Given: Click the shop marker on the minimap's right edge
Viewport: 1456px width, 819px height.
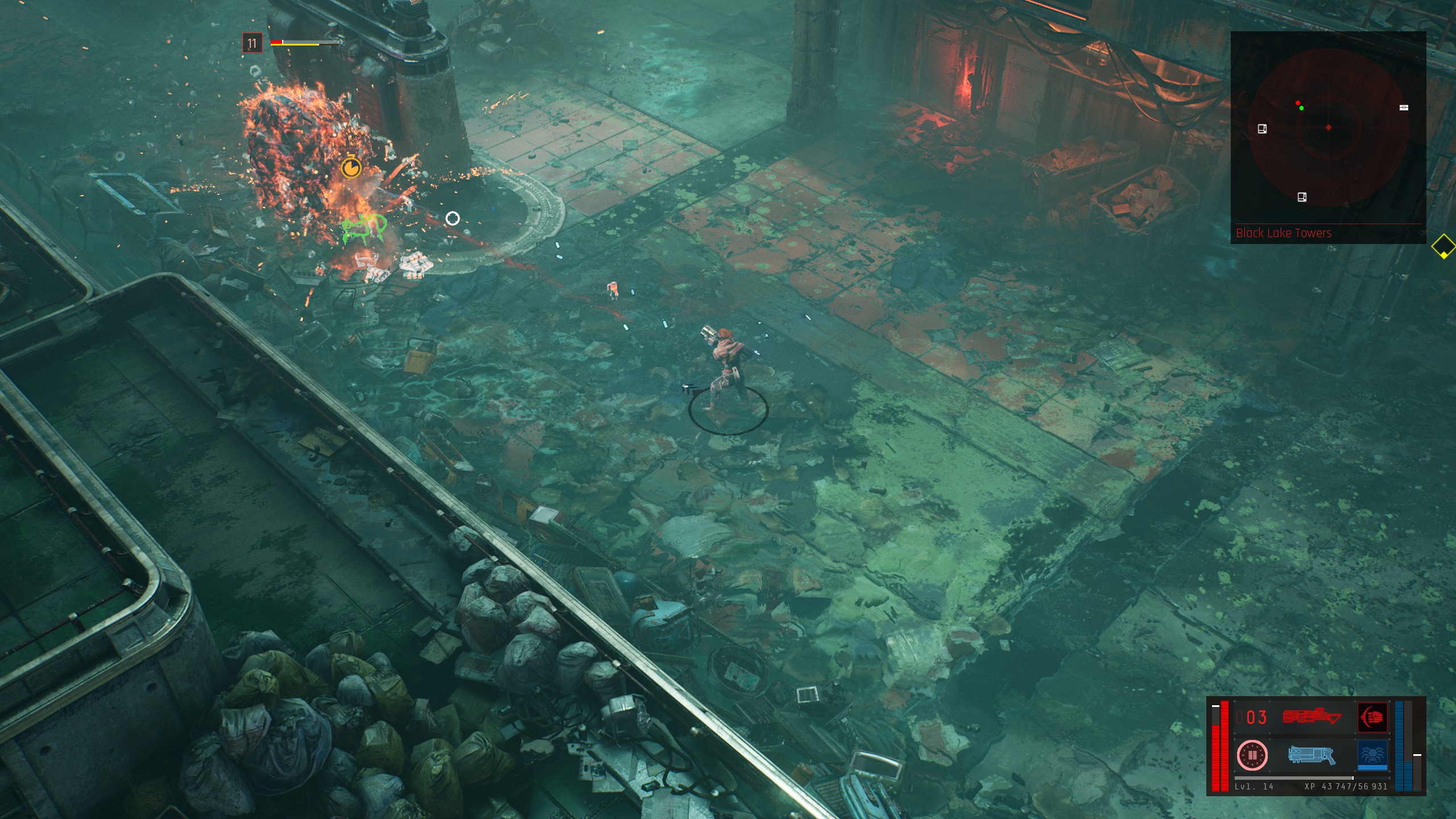Looking at the screenshot, I should point(1404,107).
